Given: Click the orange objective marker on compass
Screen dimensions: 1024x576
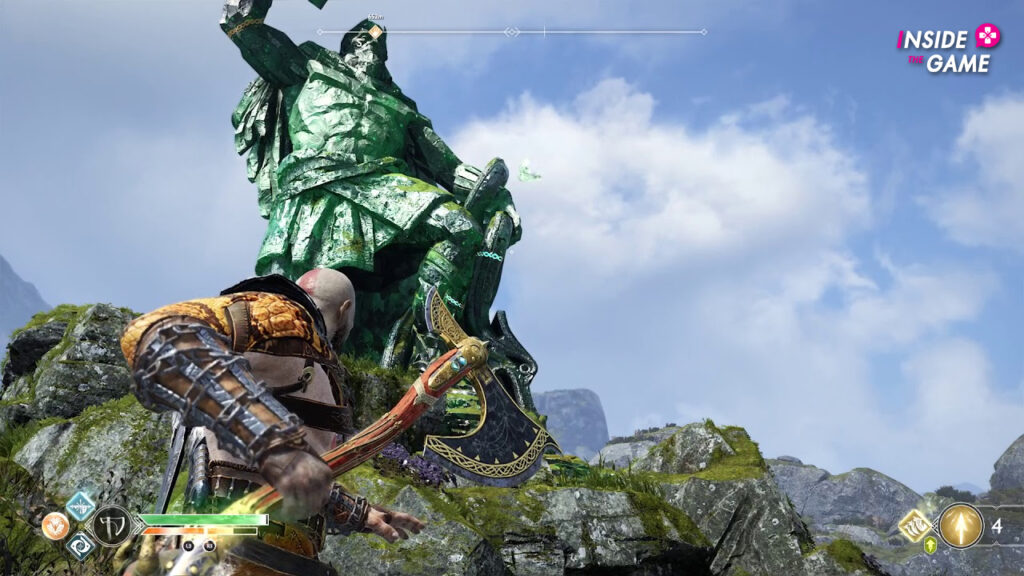Looking at the screenshot, I should (x=375, y=32).
